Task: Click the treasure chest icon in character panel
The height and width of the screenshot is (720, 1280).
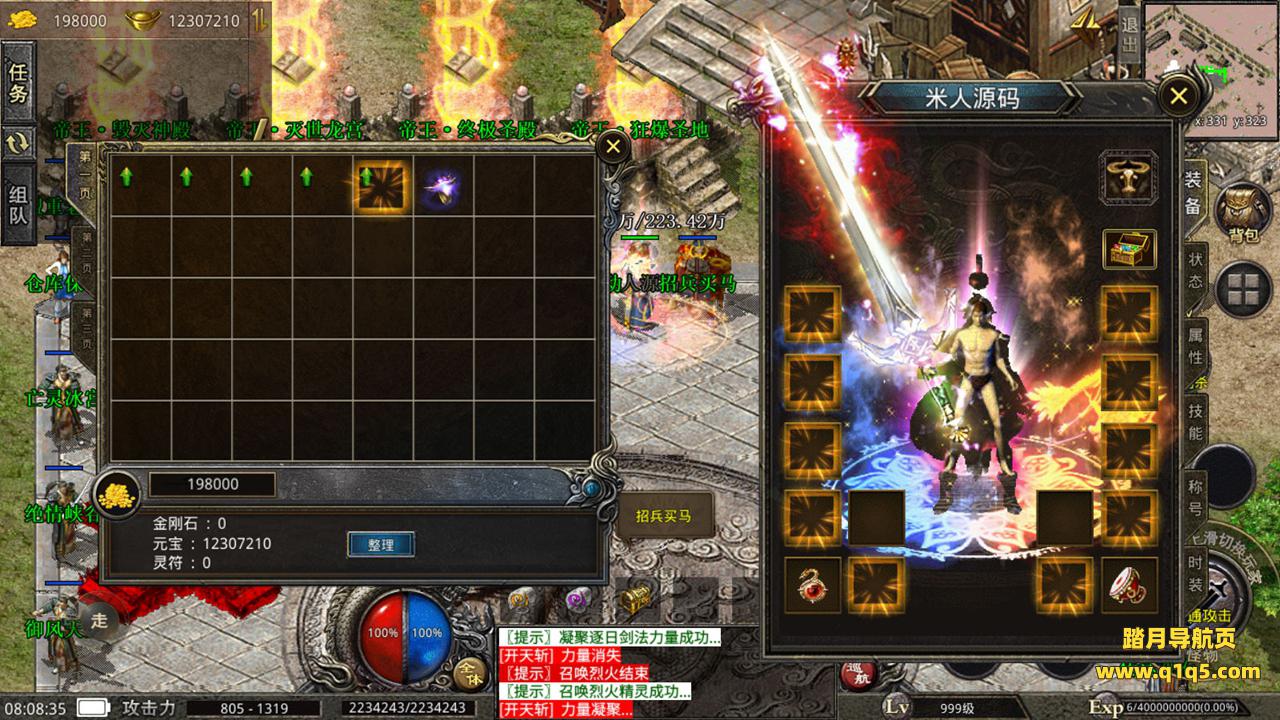Action: coord(1129,249)
